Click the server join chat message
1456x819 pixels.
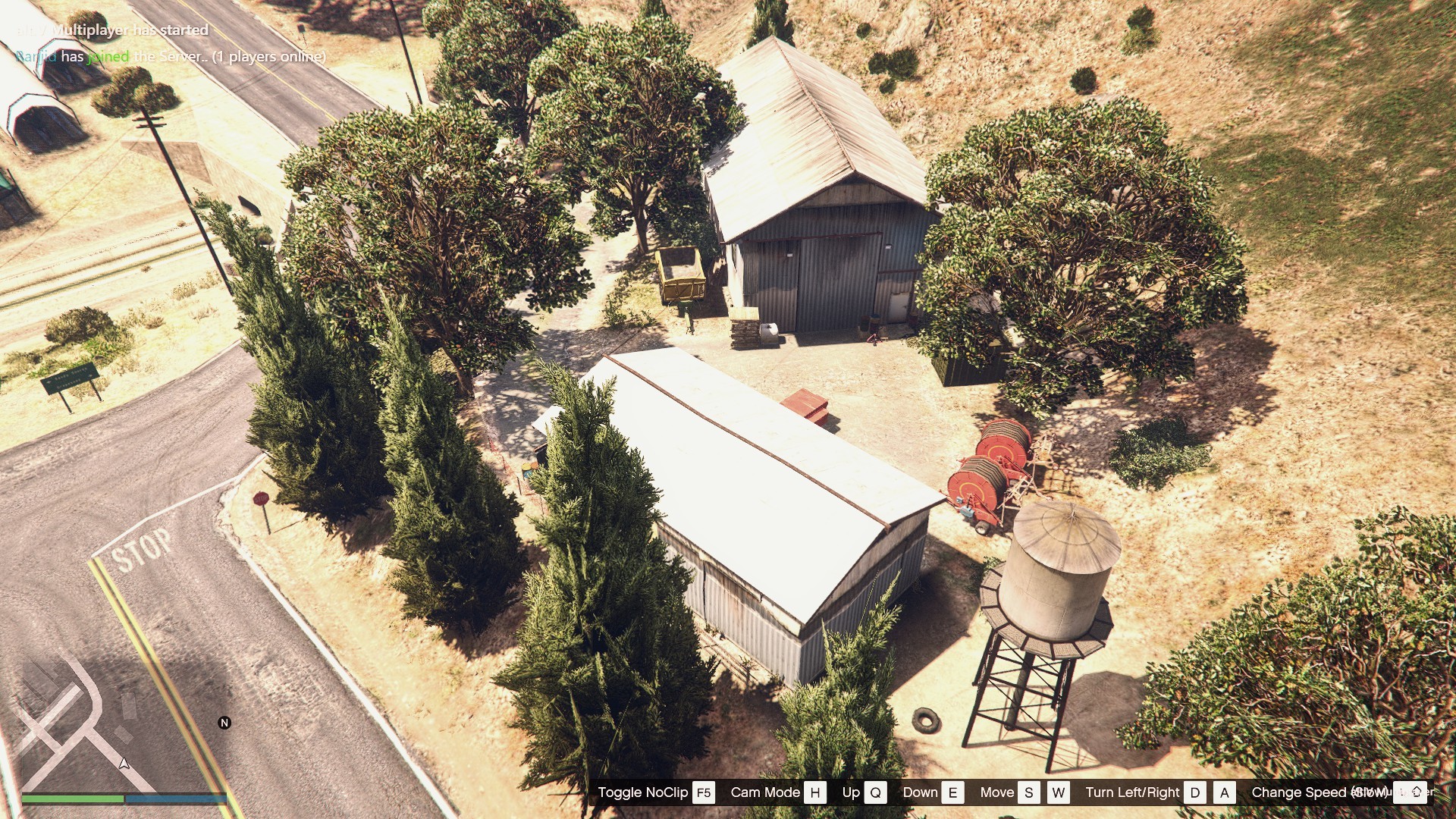171,57
